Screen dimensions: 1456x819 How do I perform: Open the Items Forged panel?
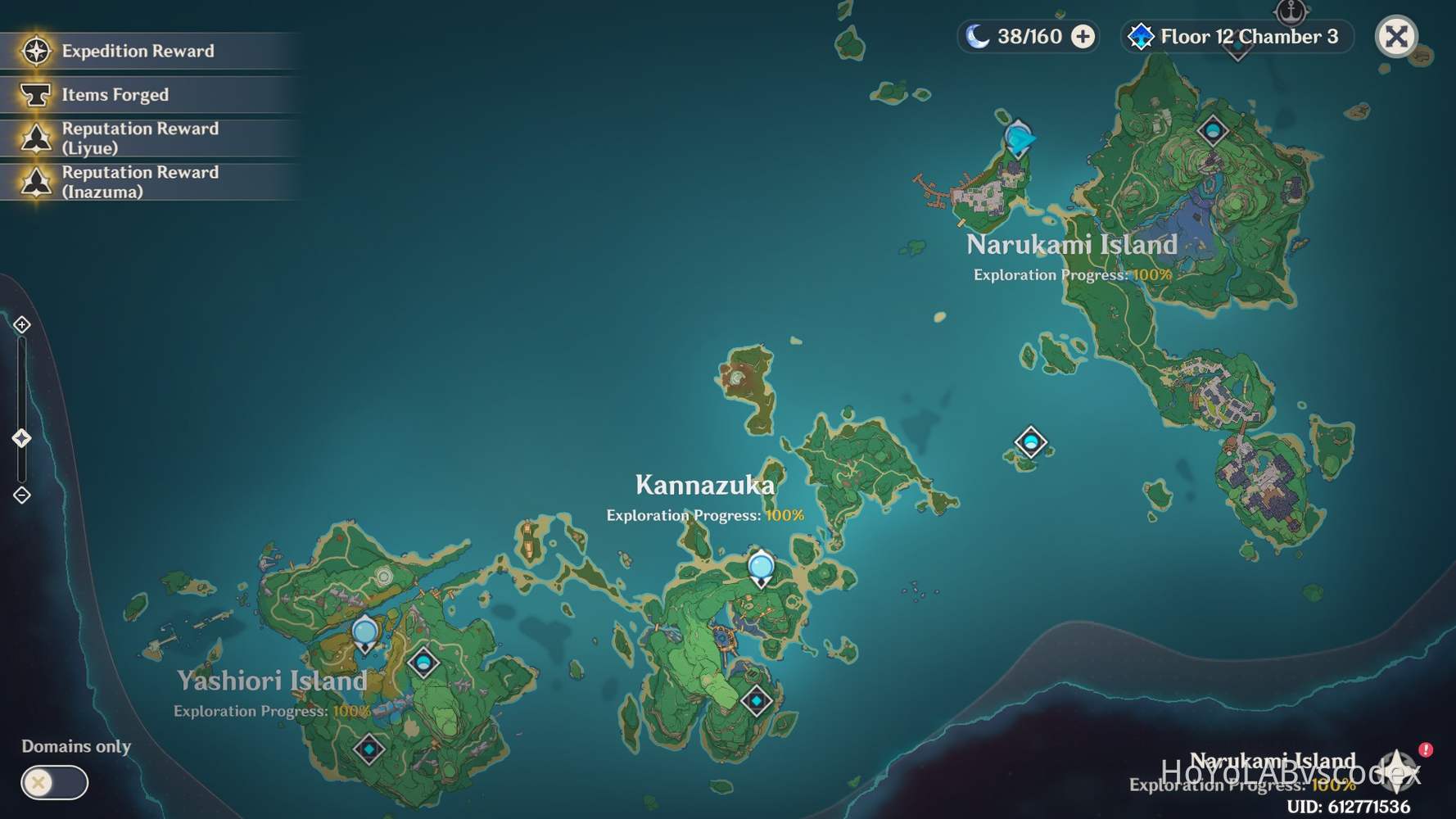click(115, 94)
